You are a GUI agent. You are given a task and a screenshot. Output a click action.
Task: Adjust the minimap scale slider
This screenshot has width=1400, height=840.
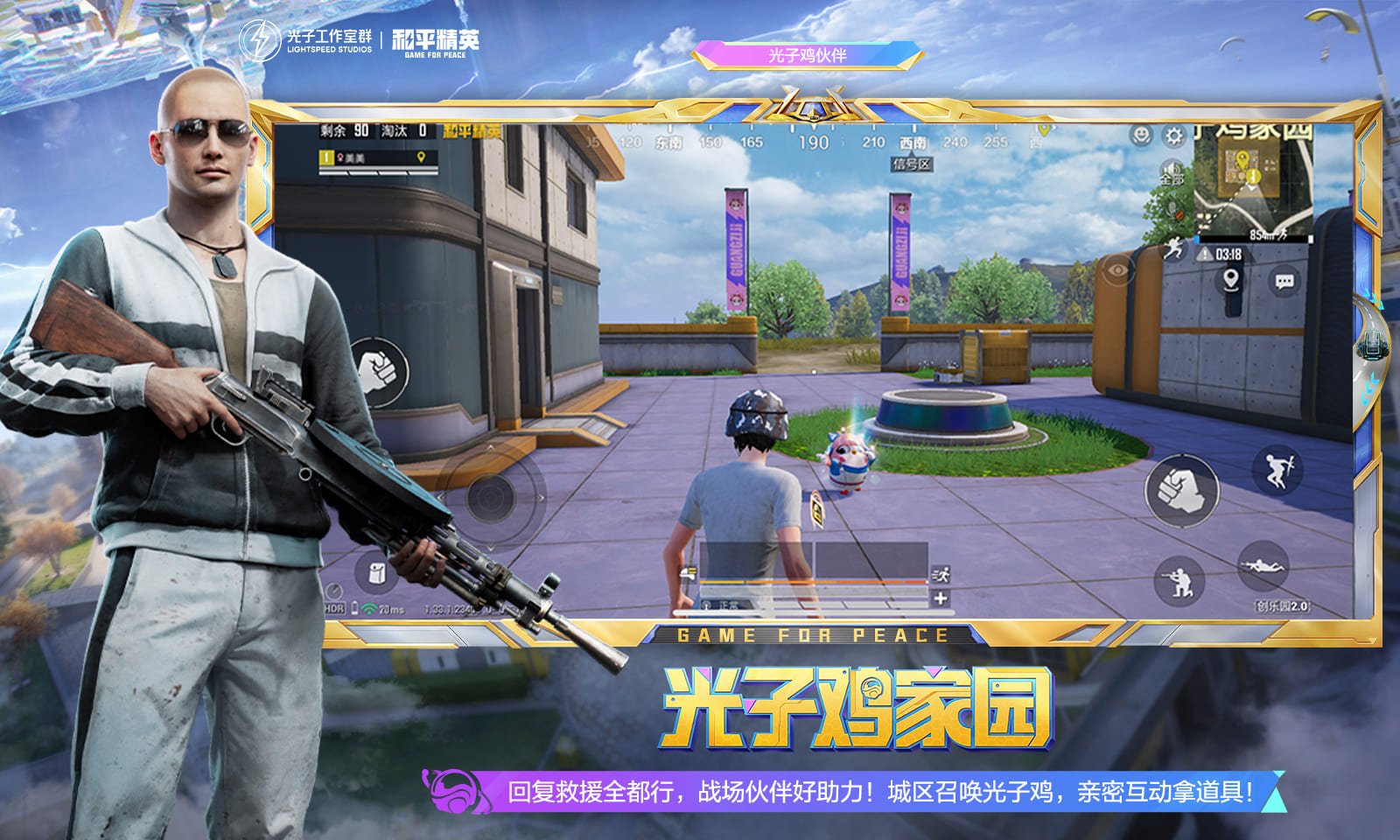tap(1252, 239)
